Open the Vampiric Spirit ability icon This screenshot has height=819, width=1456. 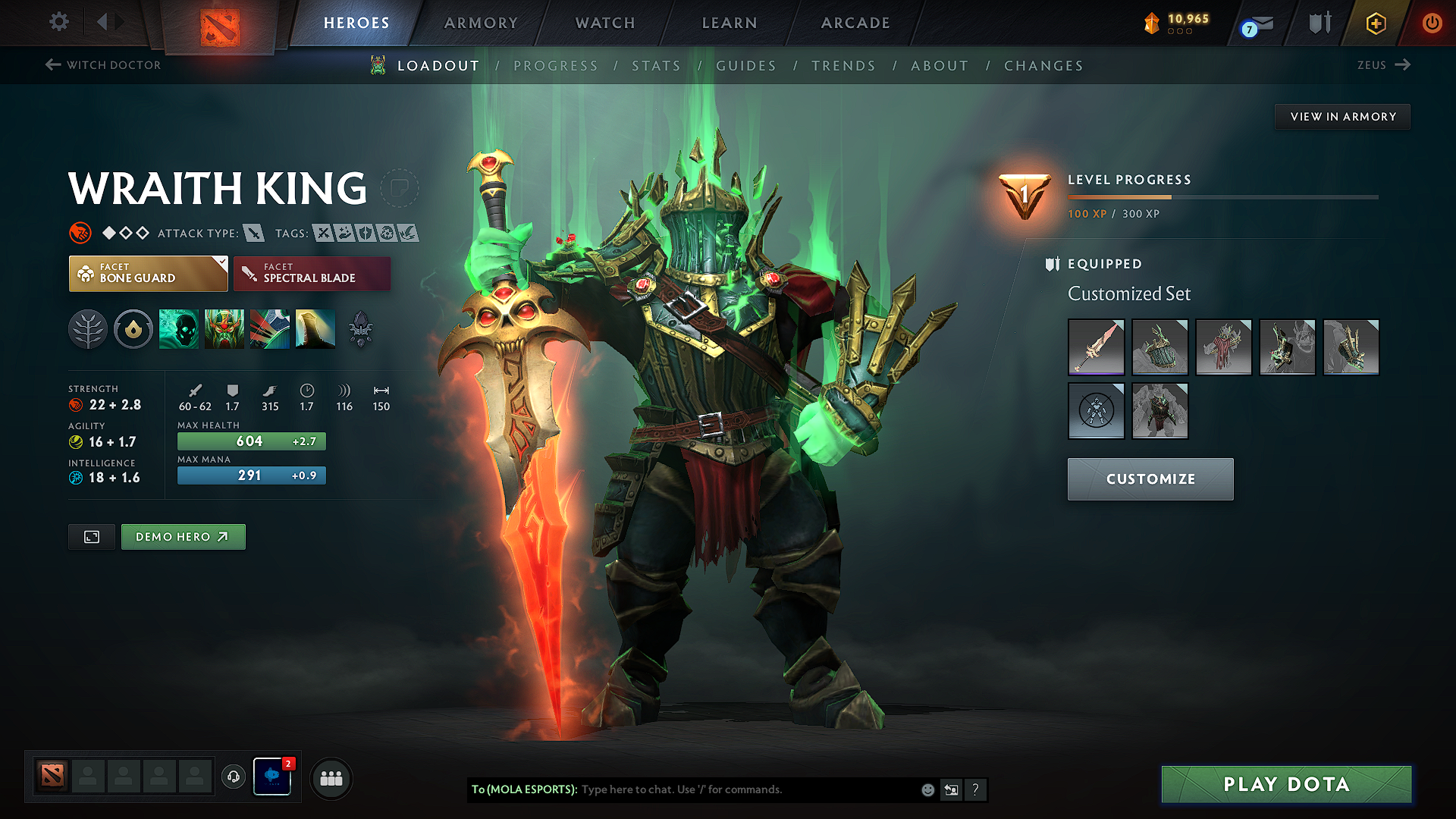[x=224, y=328]
